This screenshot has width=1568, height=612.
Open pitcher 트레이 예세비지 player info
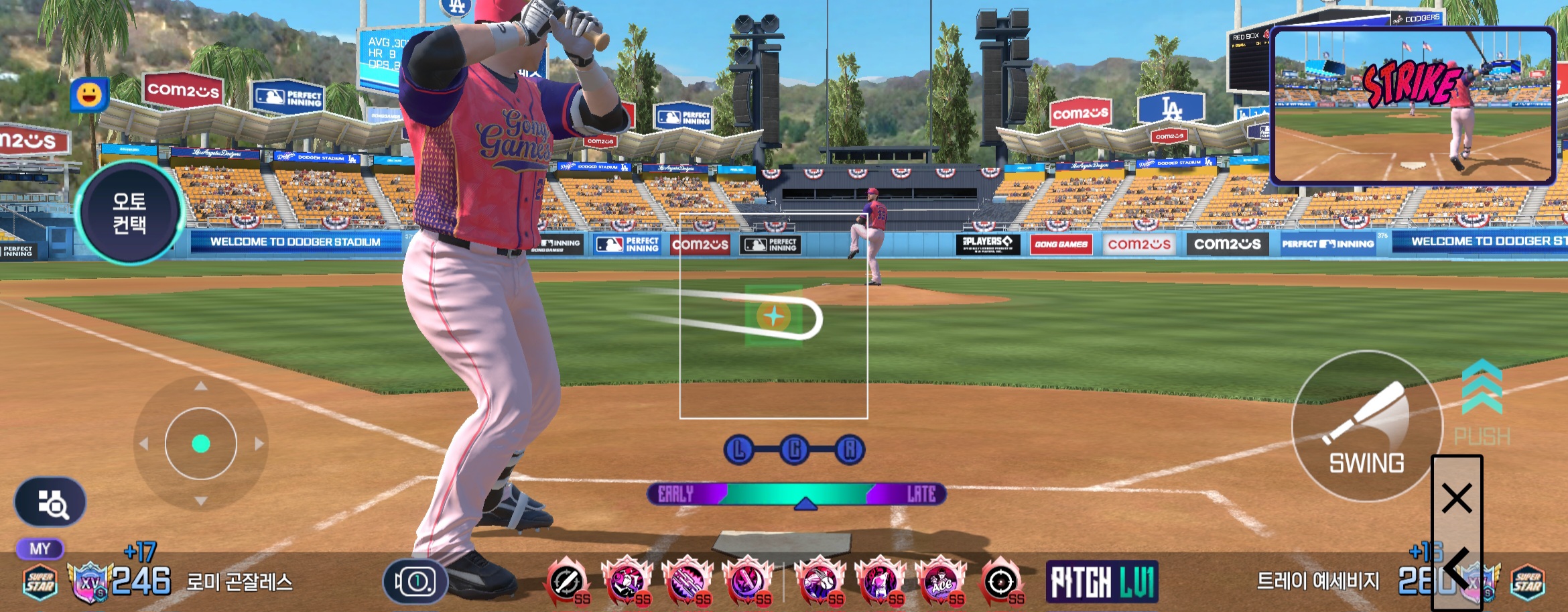(1317, 580)
